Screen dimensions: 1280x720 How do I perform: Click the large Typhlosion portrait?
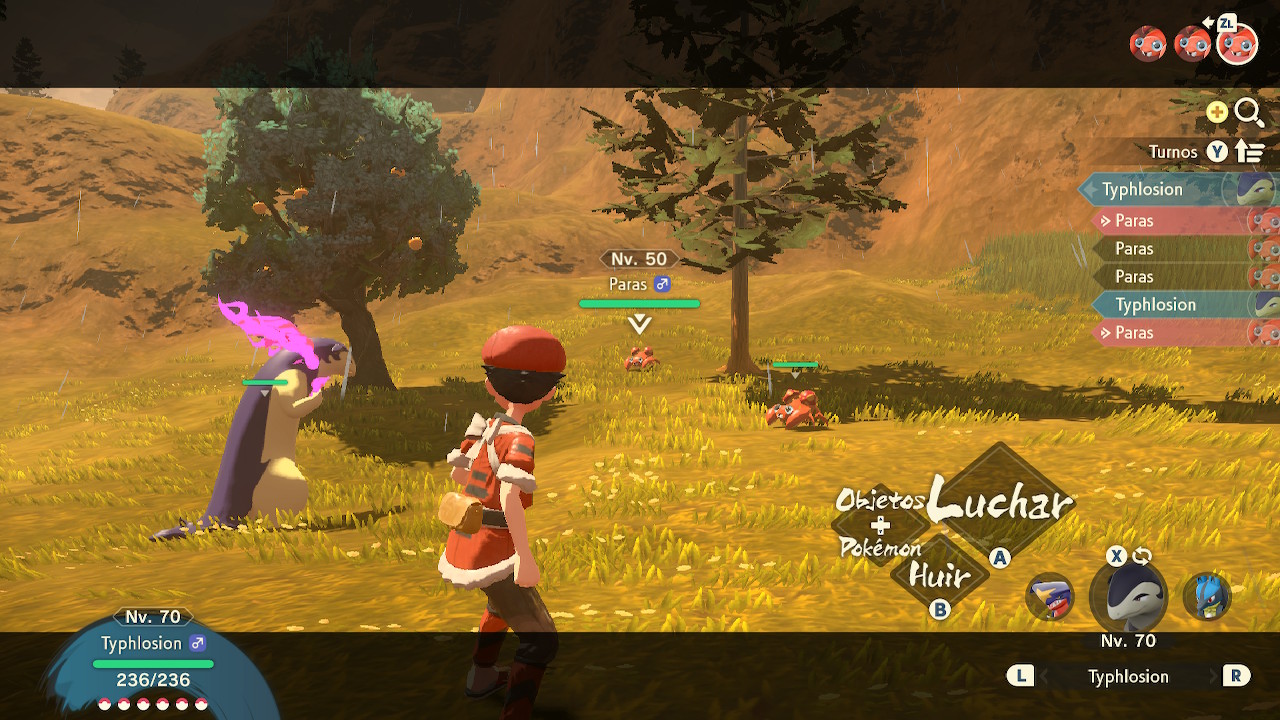[1129, 598]
